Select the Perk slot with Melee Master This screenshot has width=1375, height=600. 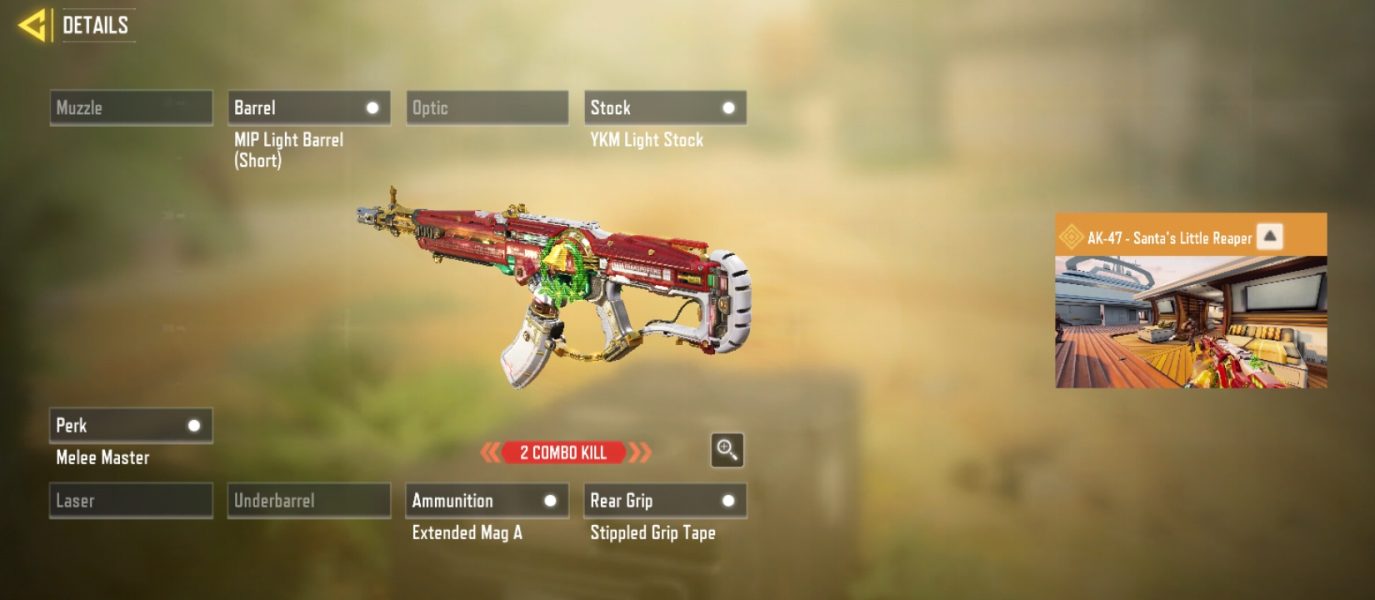(131, 426)
